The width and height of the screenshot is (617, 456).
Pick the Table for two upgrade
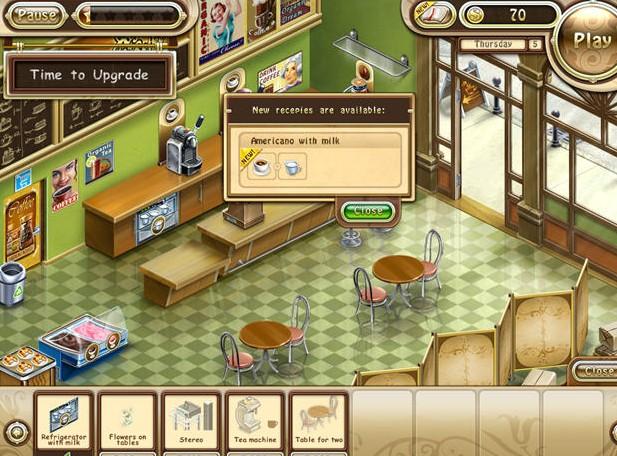click(x=319, y=422)
